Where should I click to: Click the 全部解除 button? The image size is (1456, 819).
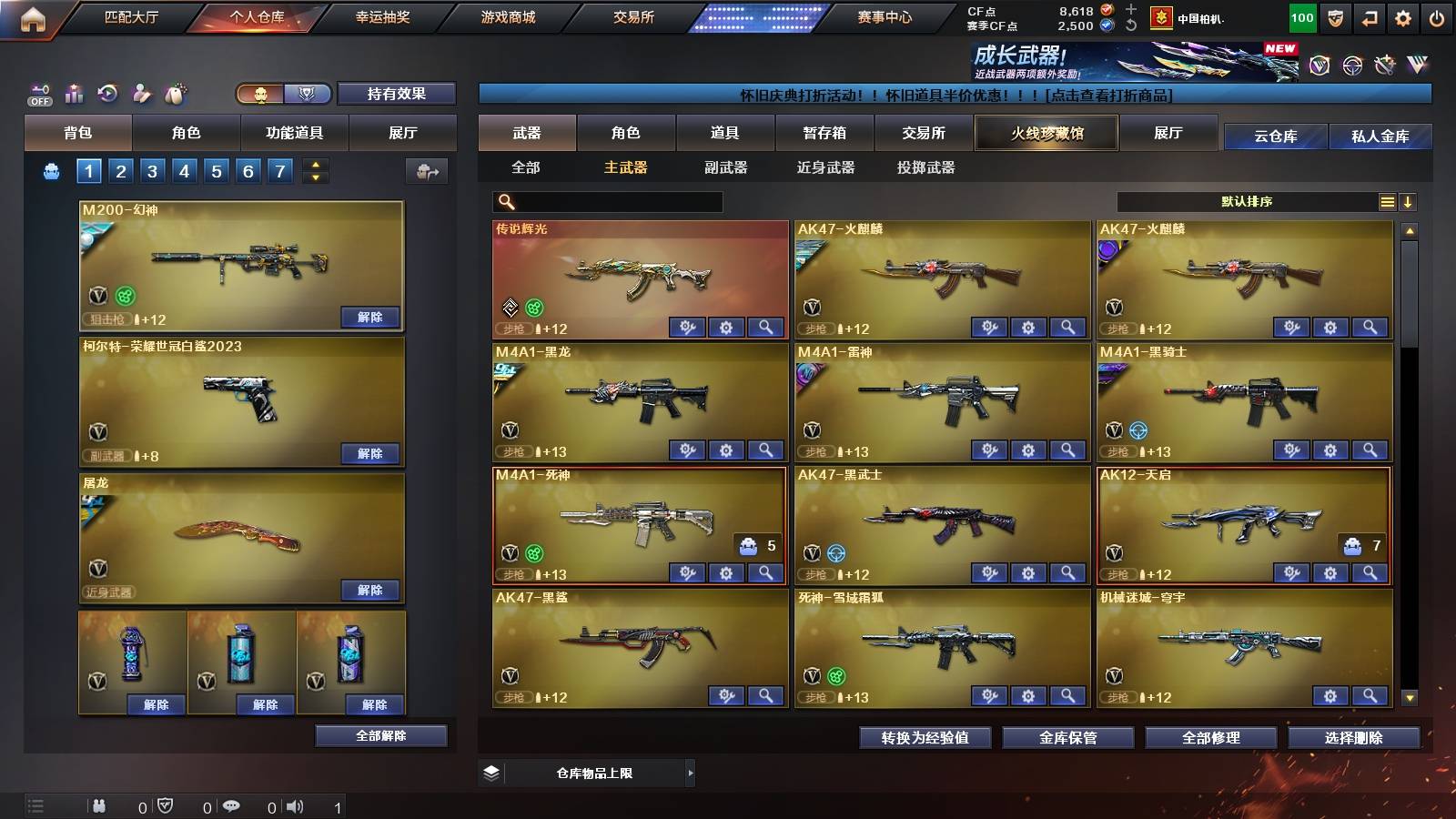pyautogui.click(x=381, y=735)
